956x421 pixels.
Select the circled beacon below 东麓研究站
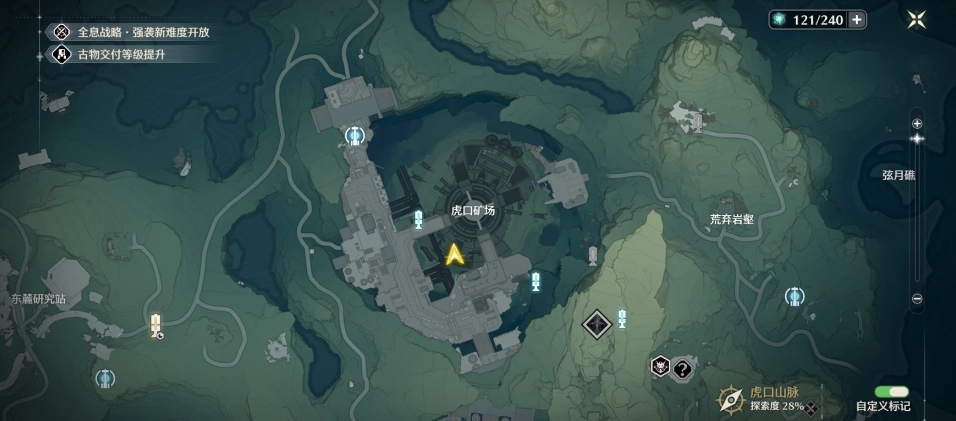105,378
